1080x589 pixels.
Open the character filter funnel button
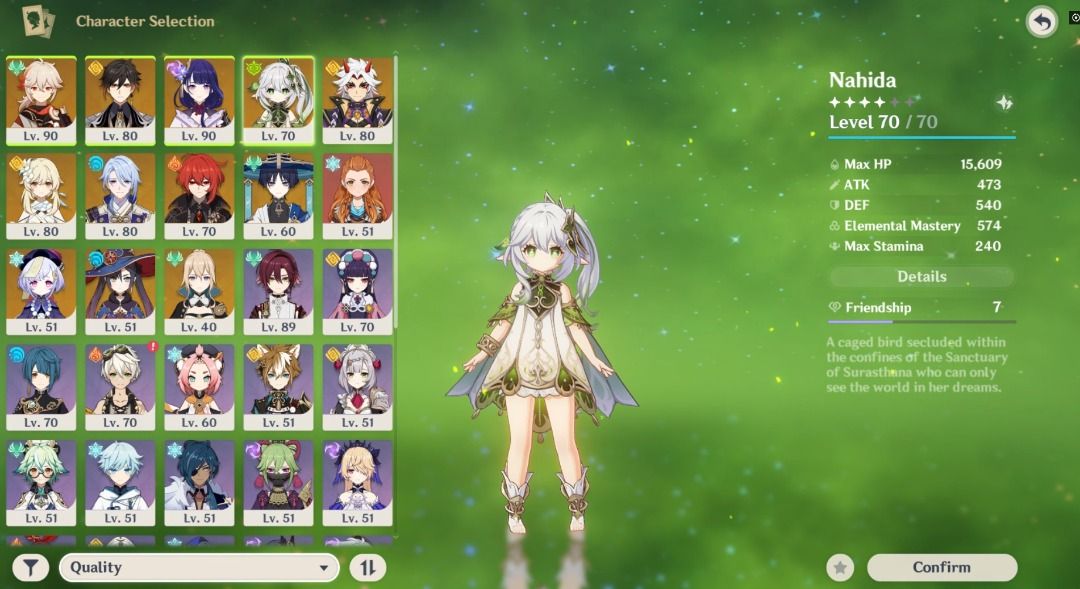31,568
